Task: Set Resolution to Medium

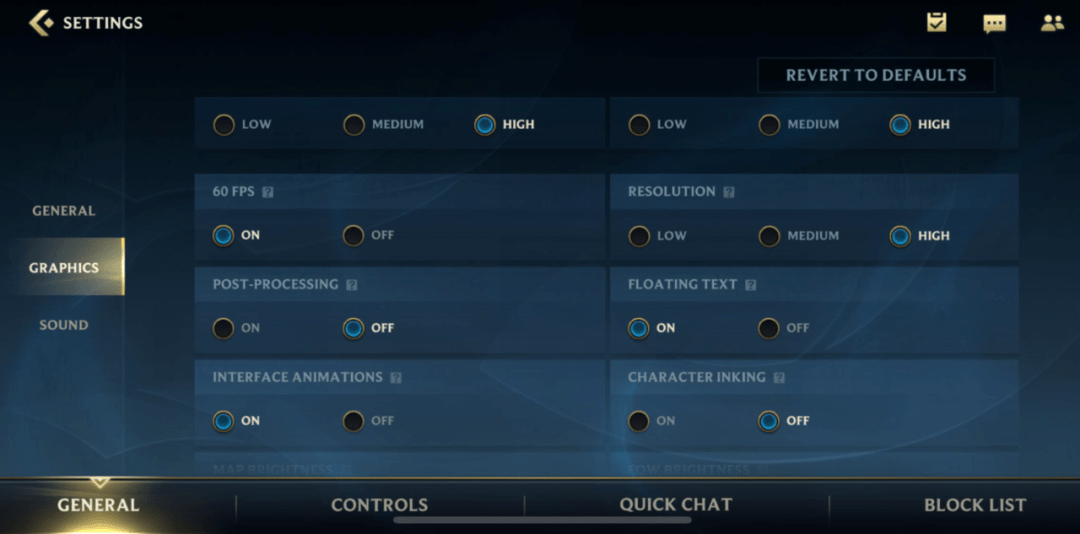Action: tap(769, 236)
